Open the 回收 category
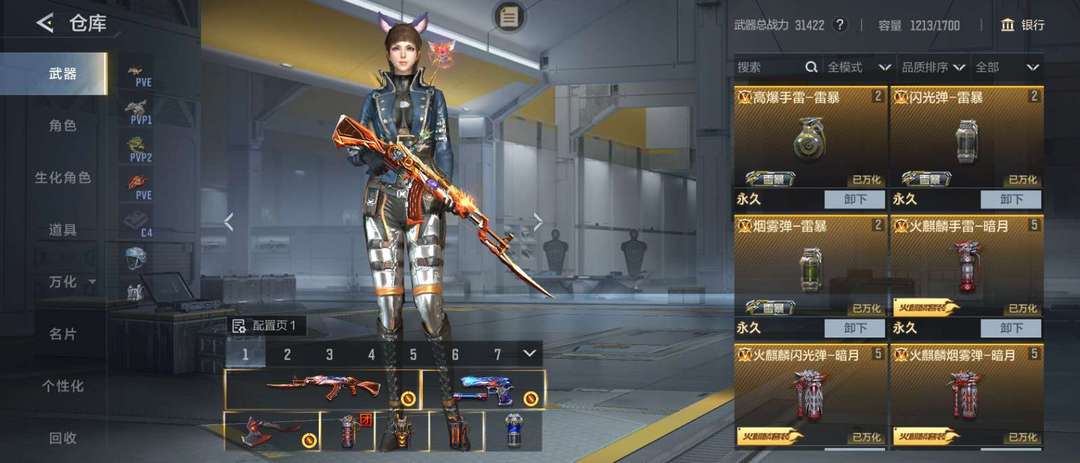Image resolution: width=1080 pixels, height=463 pixels. coord(63,438)
